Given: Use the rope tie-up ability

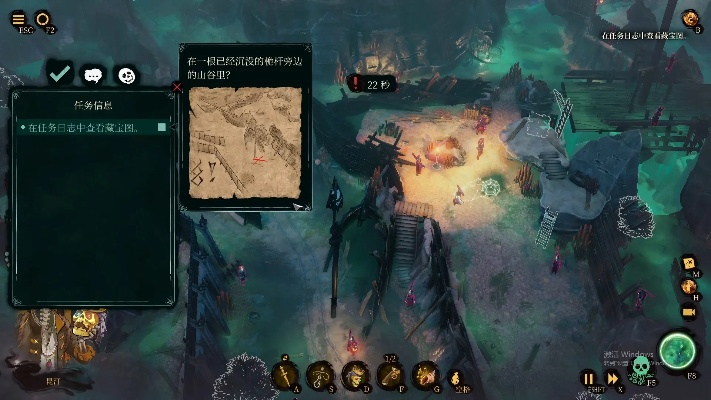Looking at the screenshot, I should tap(319, 375).
